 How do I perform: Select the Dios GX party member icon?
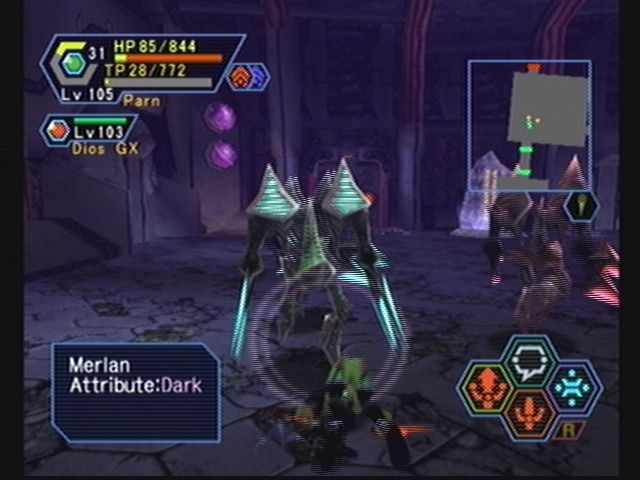pyautogui.click(x=58, y=130)
